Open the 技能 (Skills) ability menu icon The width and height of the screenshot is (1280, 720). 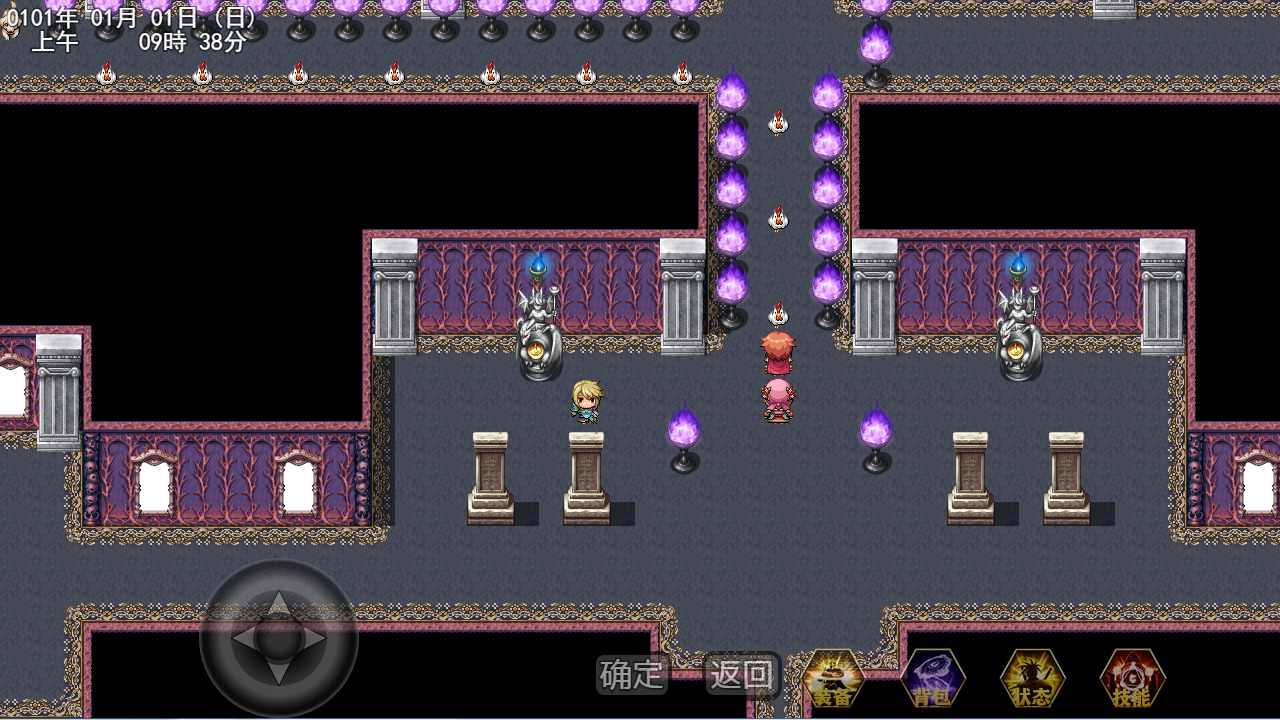click(x=1131, y=679)
